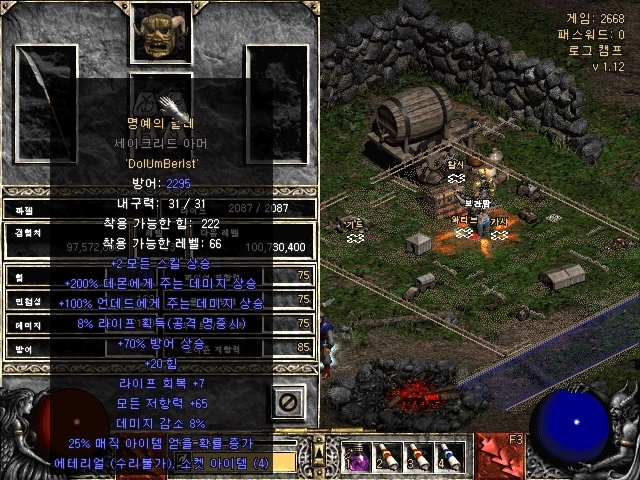Use the purple potion in belt slot 1
640x480 pixels.
pos(357,457)
